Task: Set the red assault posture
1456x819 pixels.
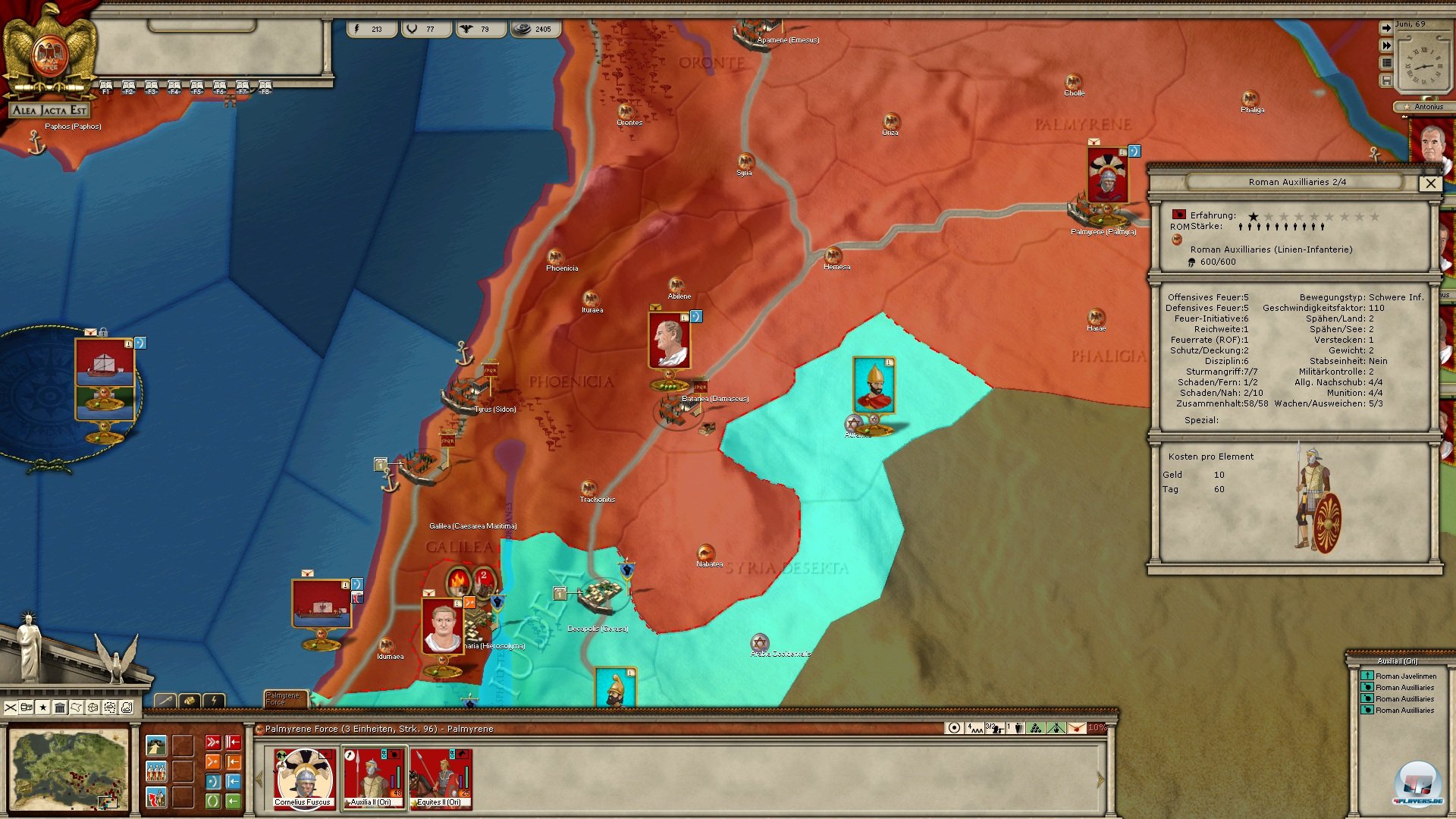Action: point(213,742)
